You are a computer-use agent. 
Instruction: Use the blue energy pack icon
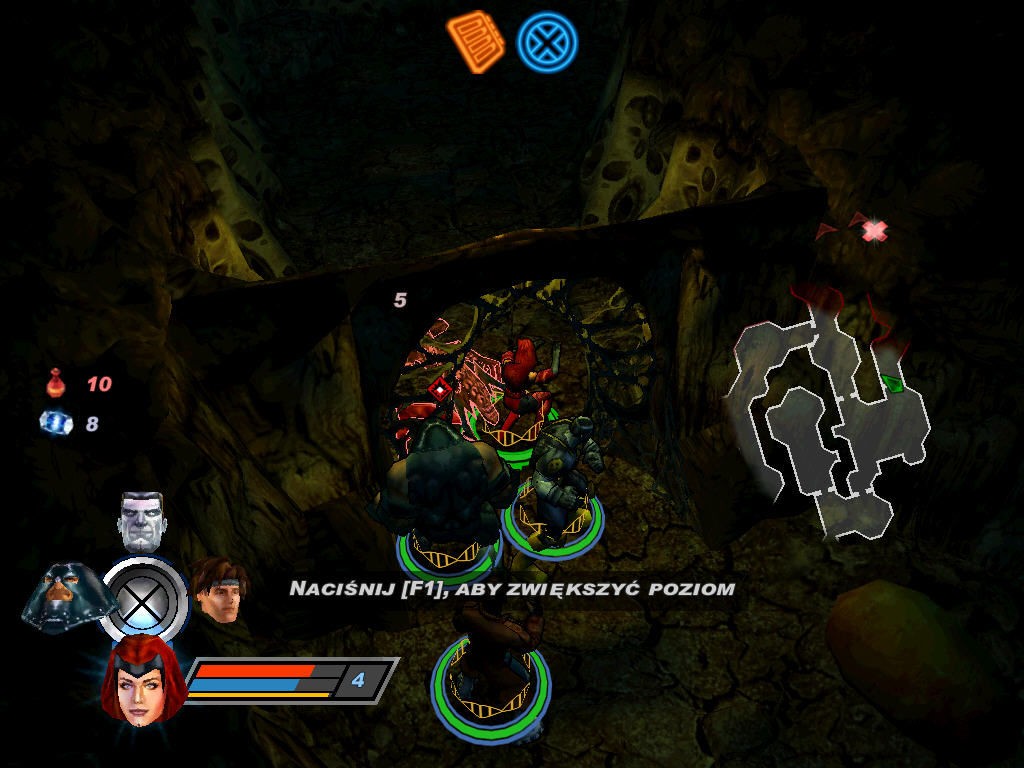(54, 423)
